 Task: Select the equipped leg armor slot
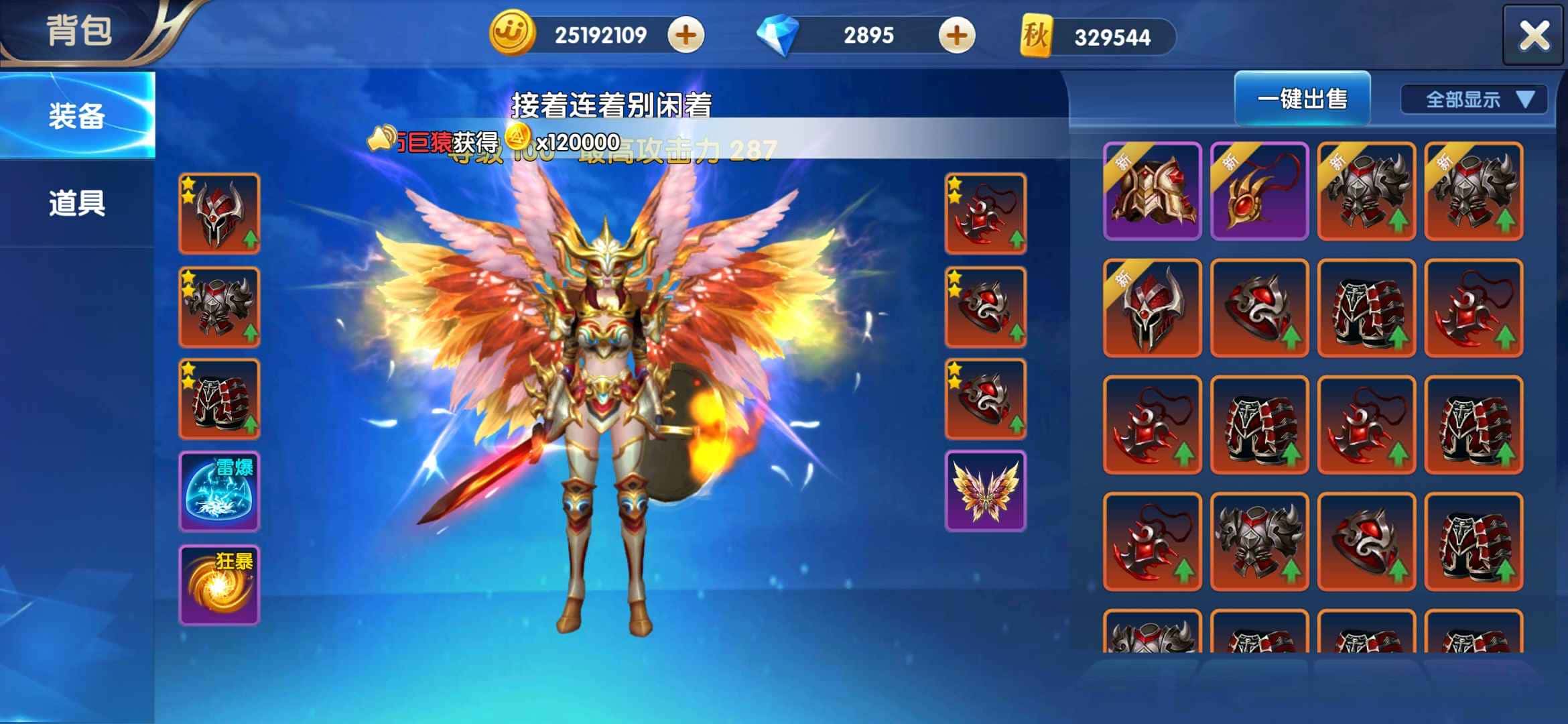pos(219,400)
